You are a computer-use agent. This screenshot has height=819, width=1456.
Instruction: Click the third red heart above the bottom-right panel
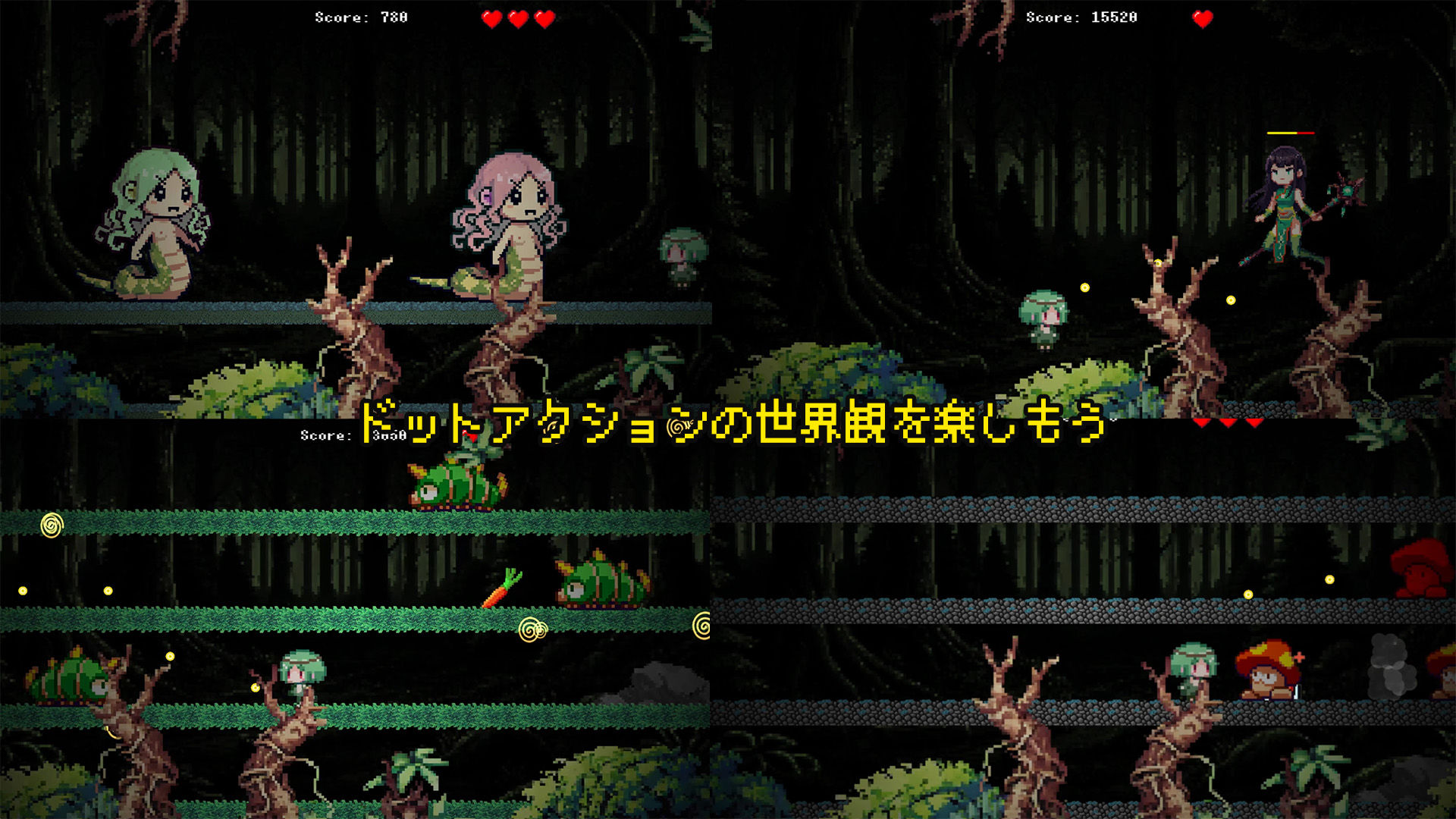click(x=1254, y=423)
